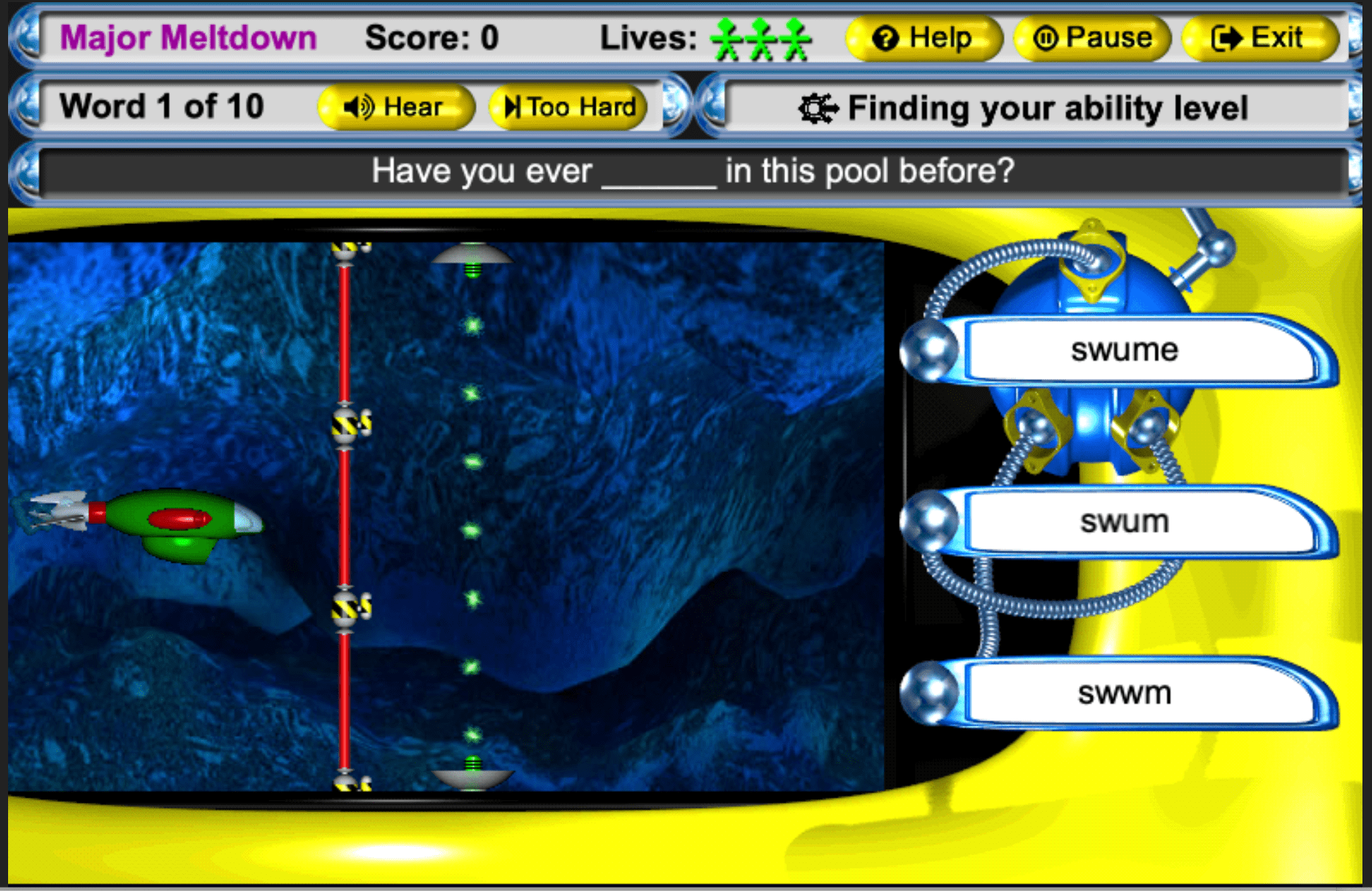Pause the game
This screenshot has height=891, width=1372.
click(1092, 38)
